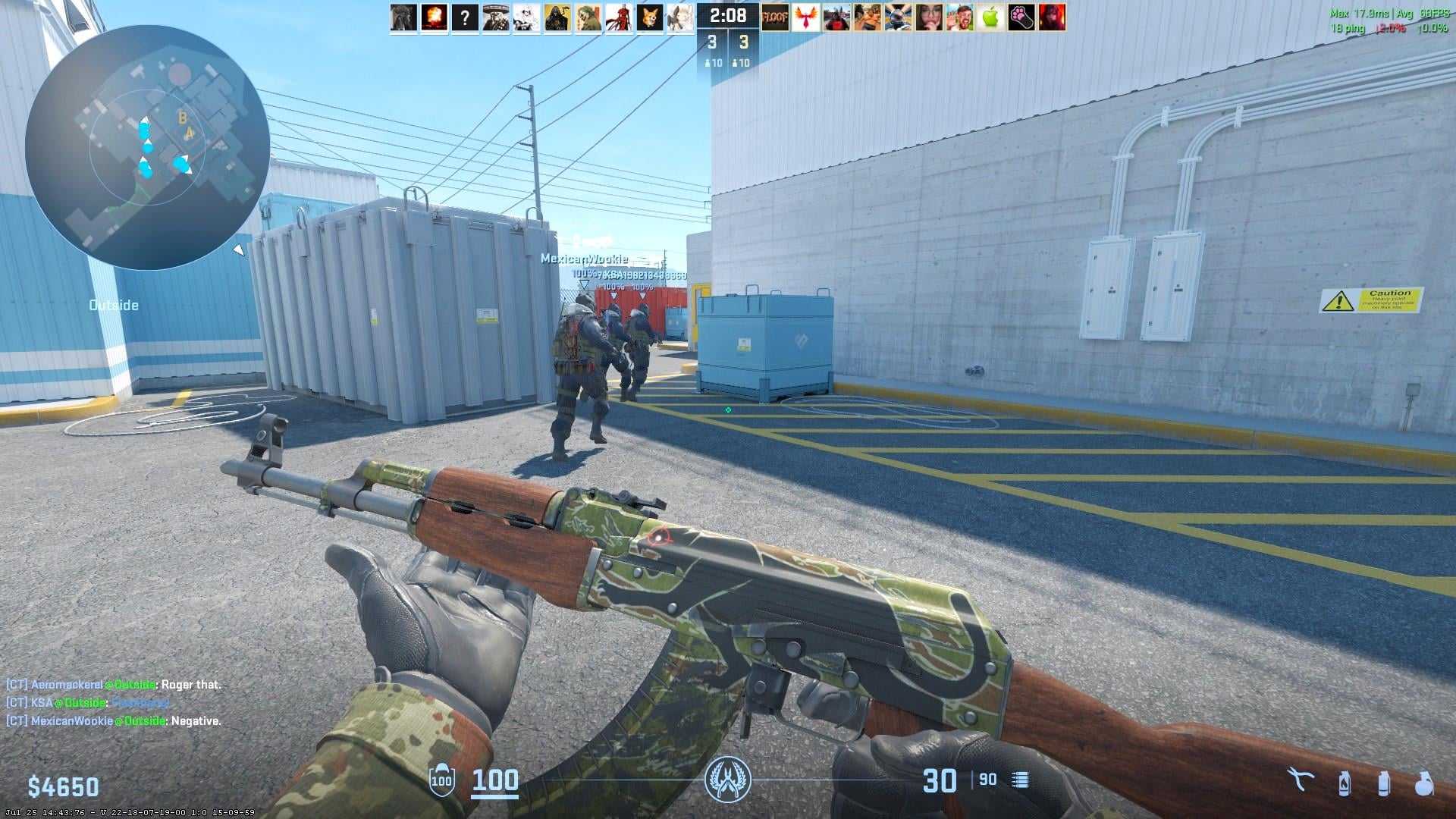Click MexicanWookie's nameplate above the player

pyautogui.click(x=584, y=259)
